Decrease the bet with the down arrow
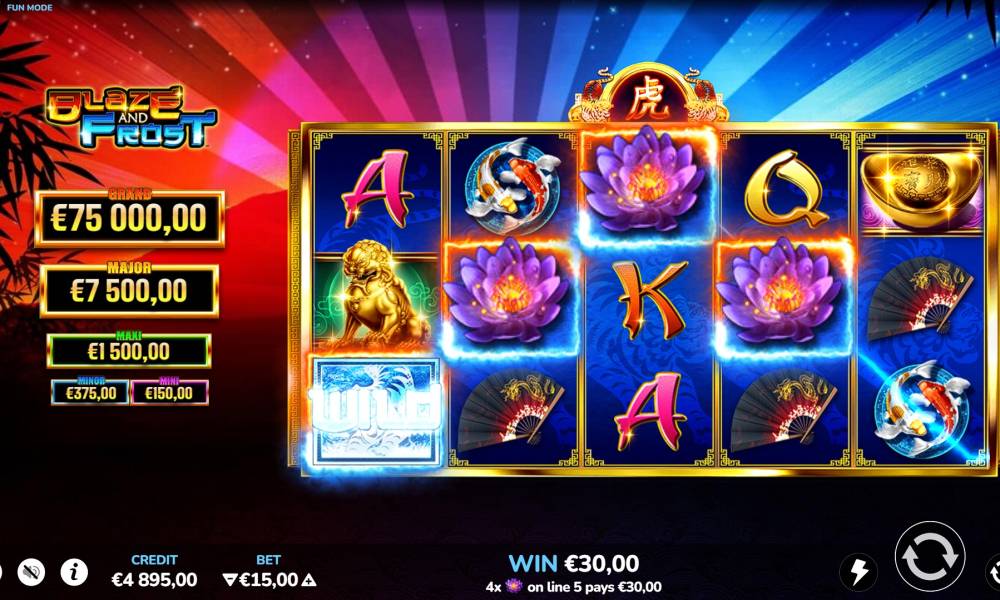Viewport: 1000px width, 600px height. [230, 579]
